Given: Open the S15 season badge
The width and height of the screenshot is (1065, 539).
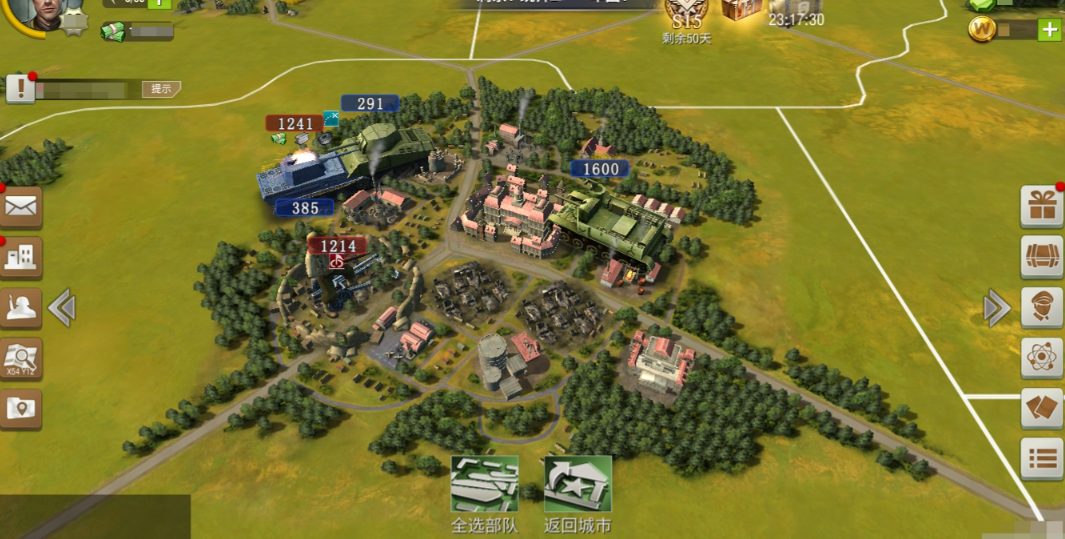Looking at the screenshot, I should coord(686,14).
